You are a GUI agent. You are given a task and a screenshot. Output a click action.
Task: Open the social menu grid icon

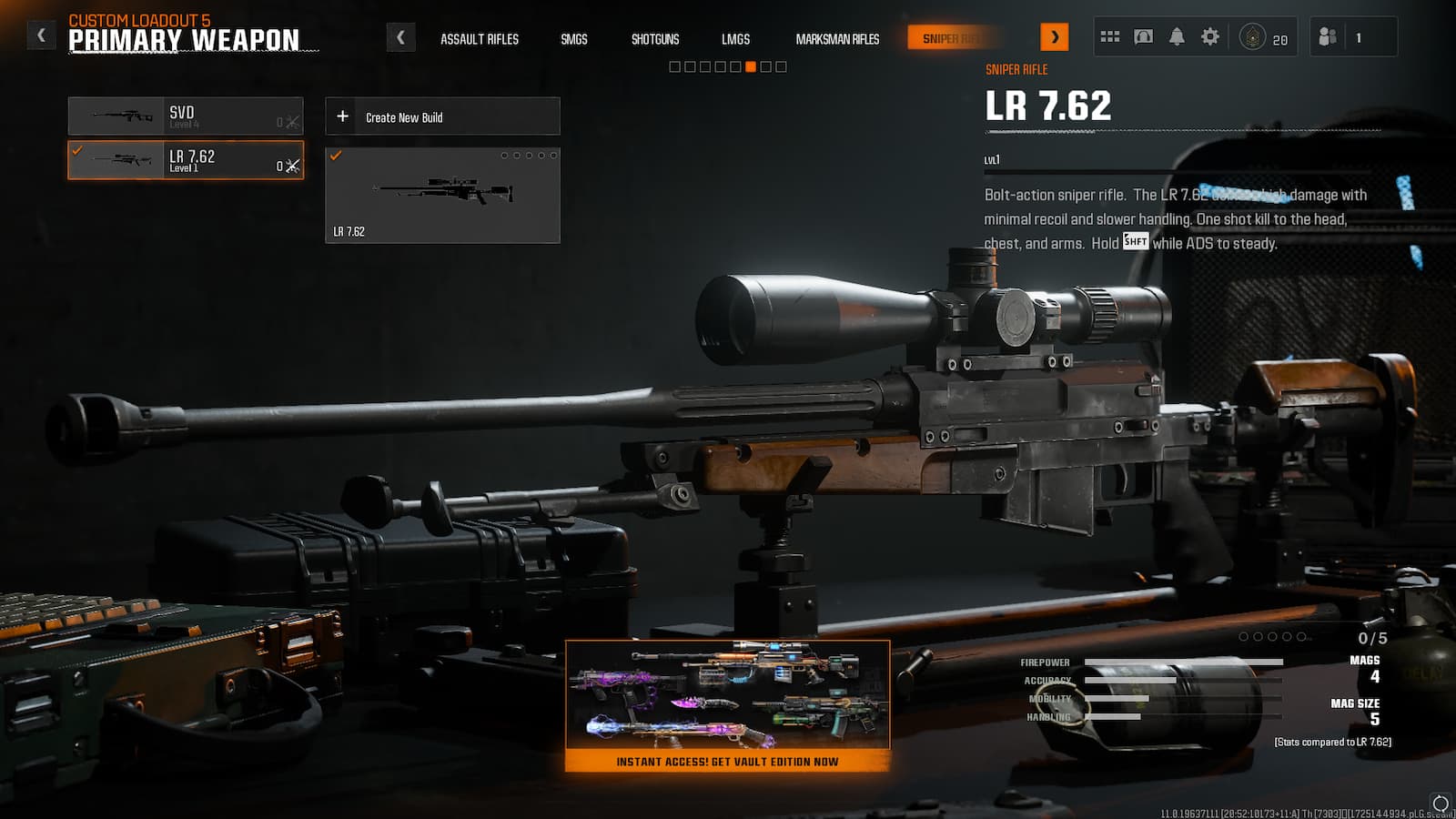tap(1110, 35)
